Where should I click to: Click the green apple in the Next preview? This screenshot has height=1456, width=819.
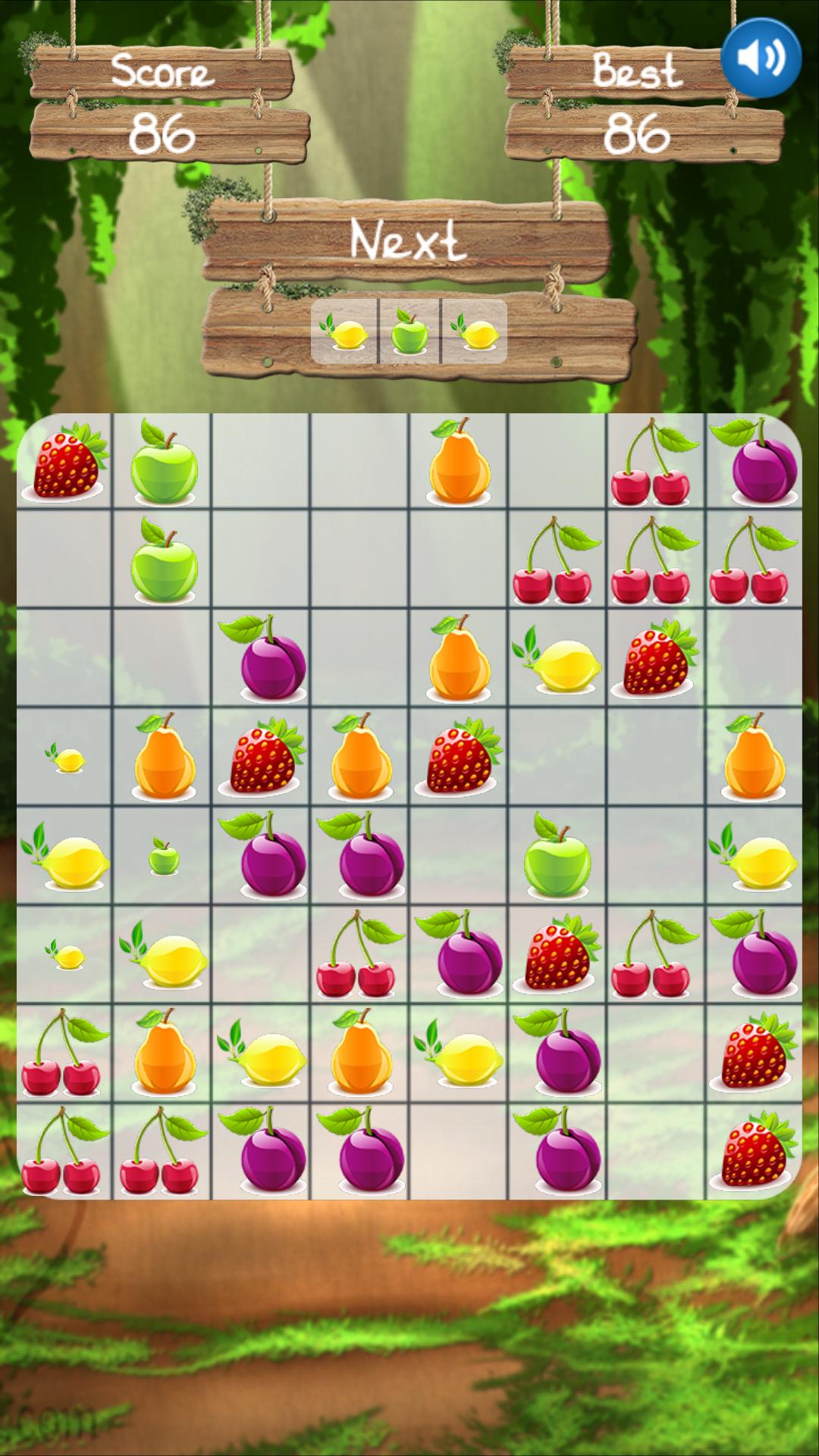tap(409, 332)
